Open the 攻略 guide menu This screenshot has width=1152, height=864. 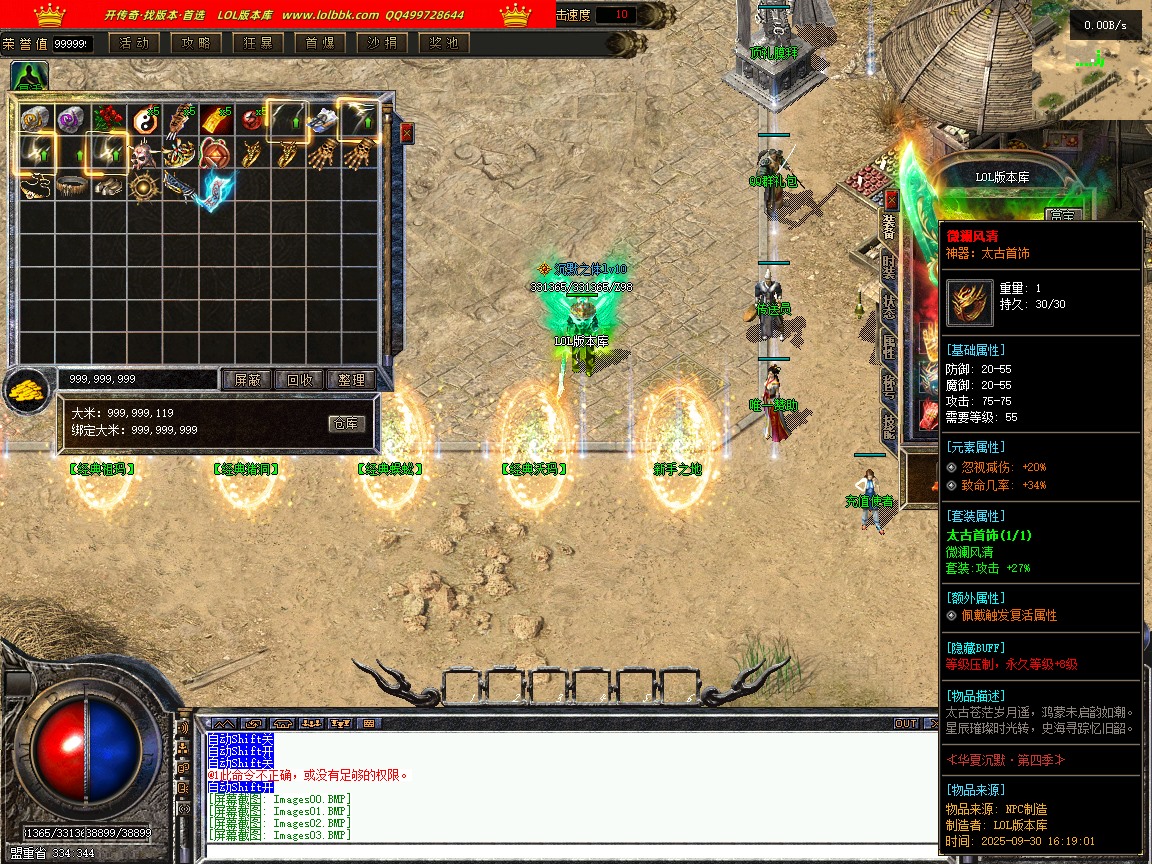tap(196, 43)
